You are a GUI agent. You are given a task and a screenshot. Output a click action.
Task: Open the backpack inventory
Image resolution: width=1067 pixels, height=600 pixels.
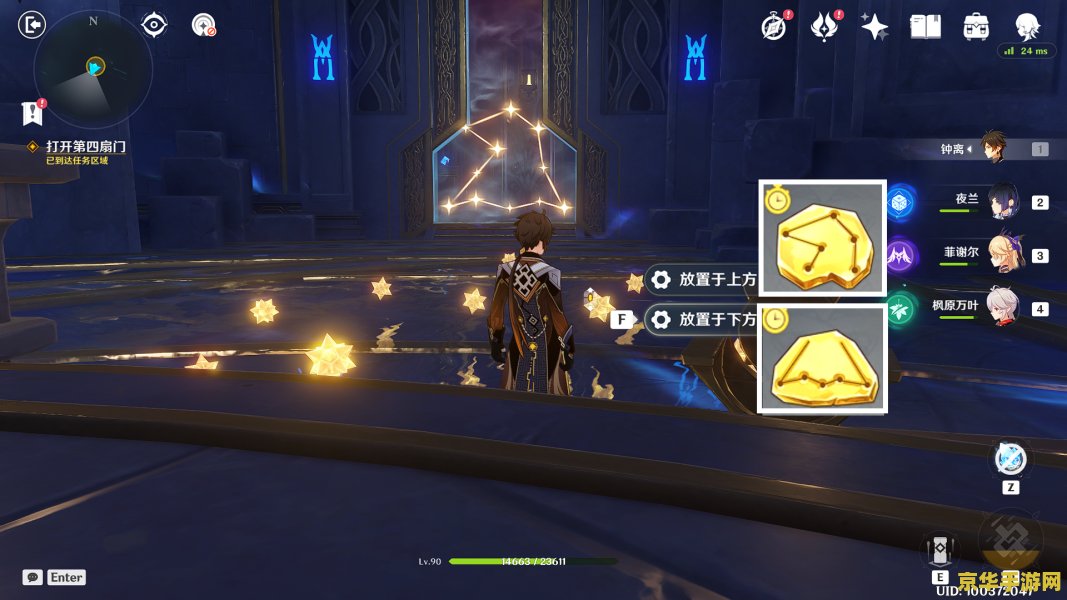pos(976,27)
